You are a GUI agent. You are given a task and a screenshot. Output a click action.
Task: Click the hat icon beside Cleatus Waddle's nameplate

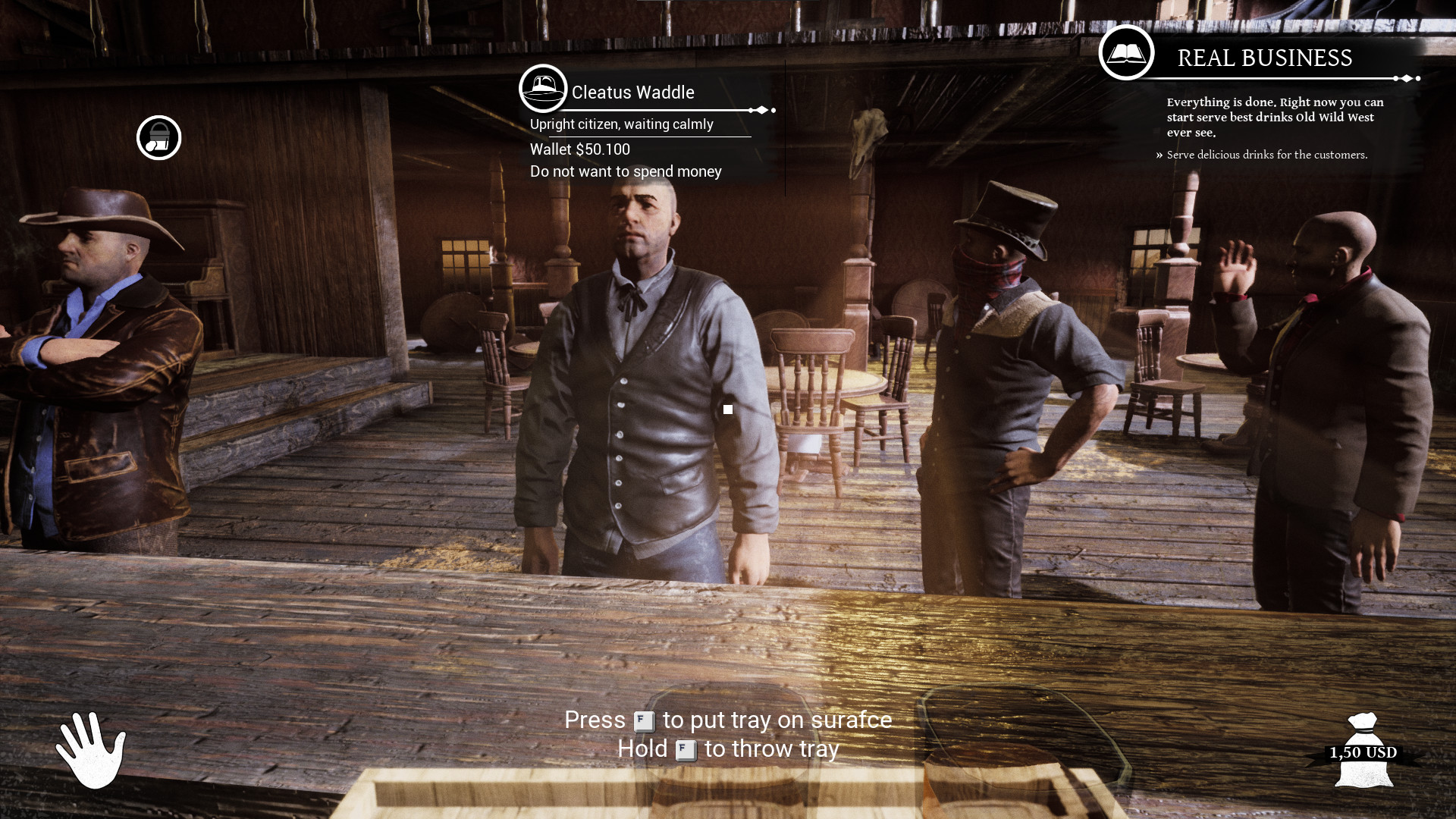543,88
